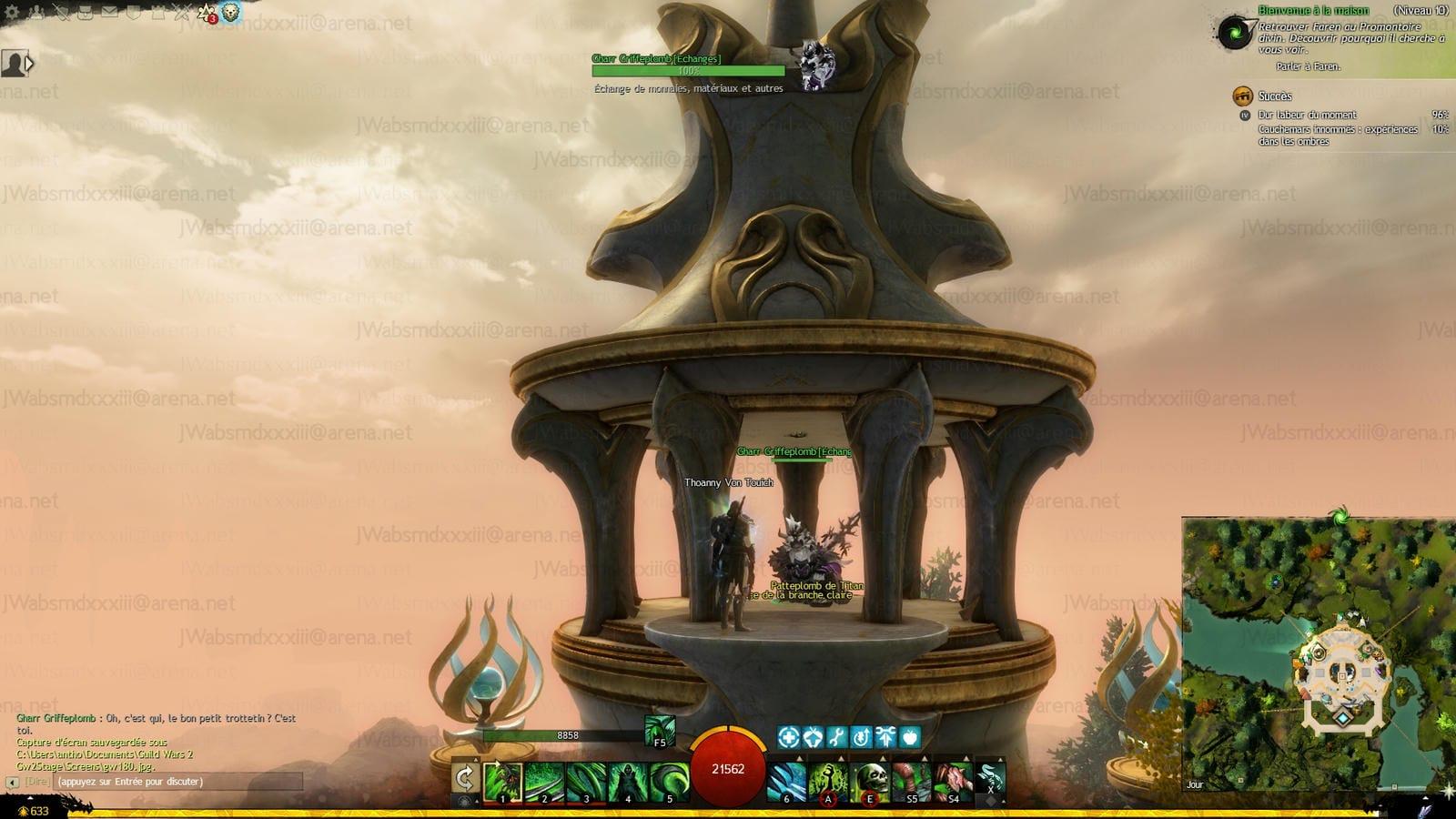Click the lion head icon in top bar
This screenshot has height=819, width=1456.
pyautogui.click(x=231, y=13)
